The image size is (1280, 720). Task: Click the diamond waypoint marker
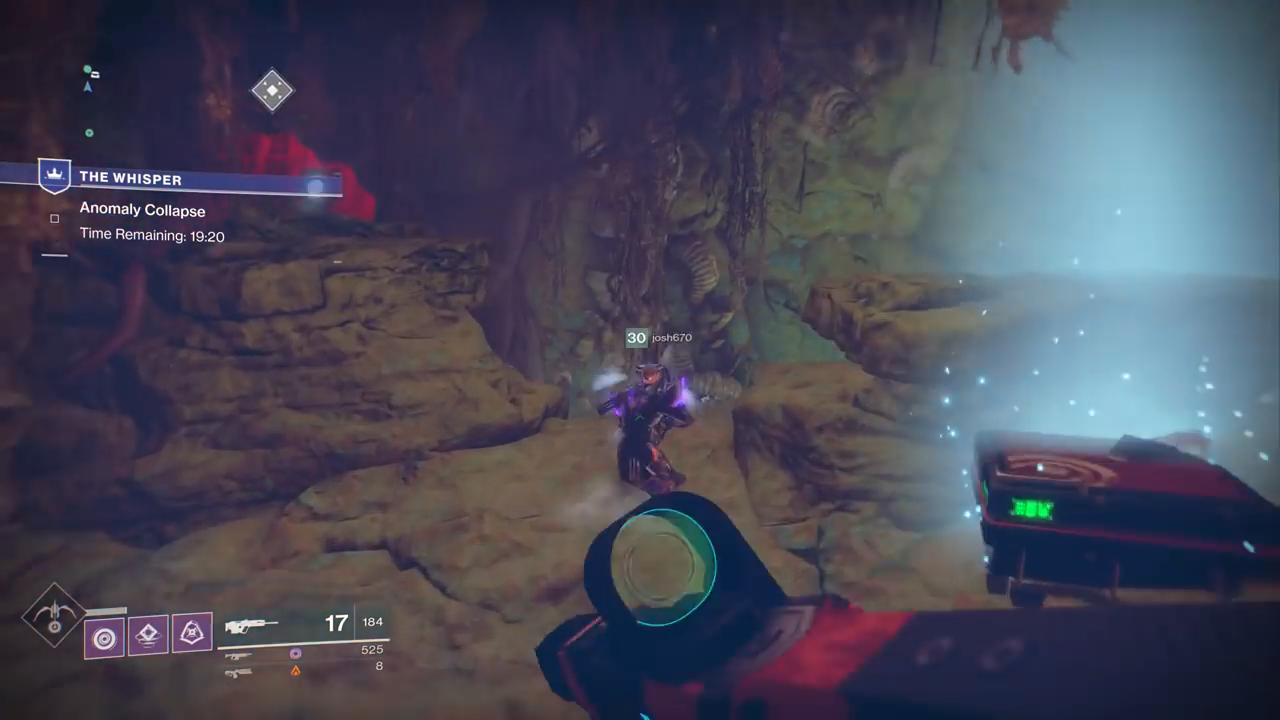point(271,91)
